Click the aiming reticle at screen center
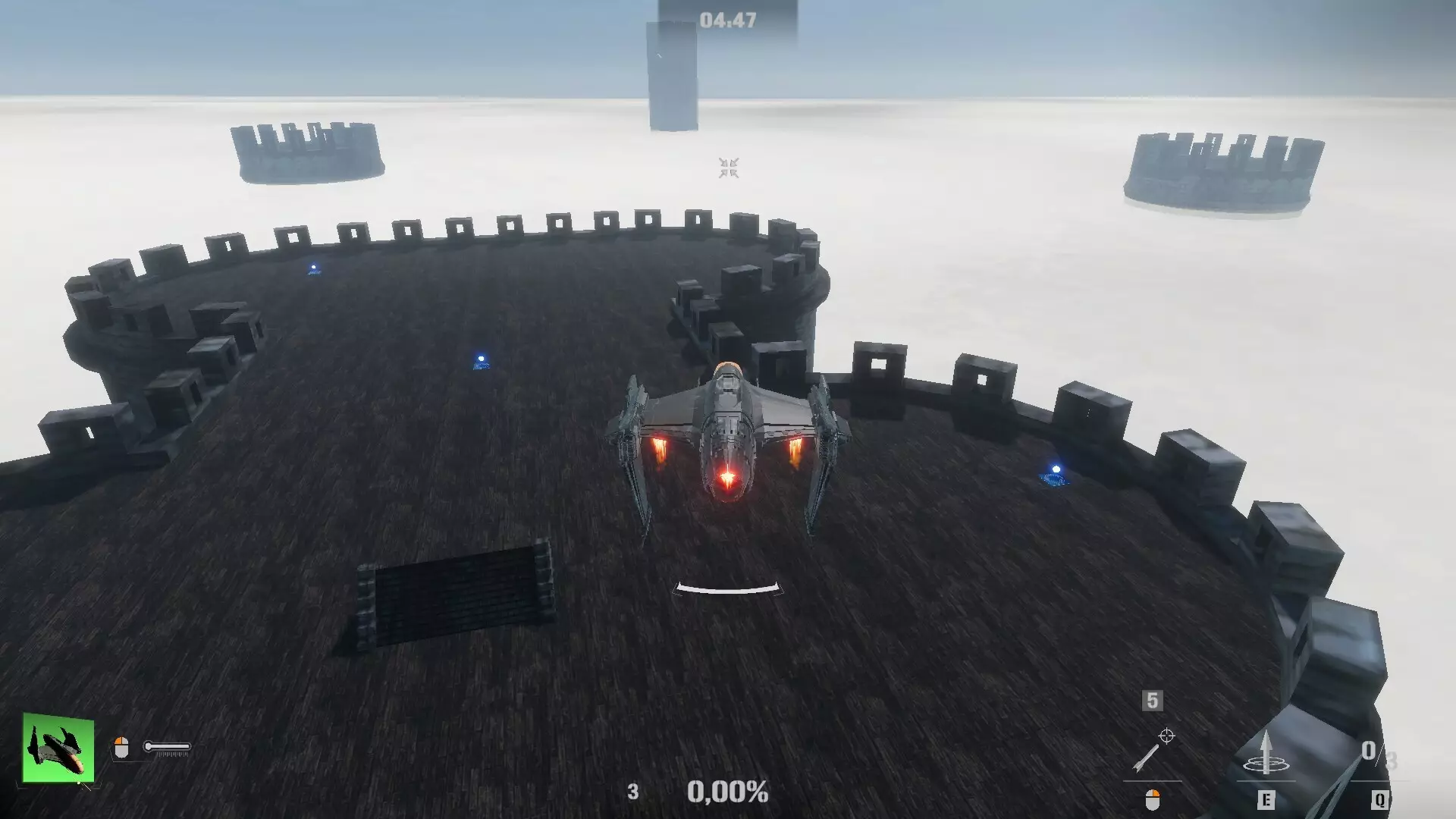The width and height of the screenshot is (1456, 819). tap(728, 168)
